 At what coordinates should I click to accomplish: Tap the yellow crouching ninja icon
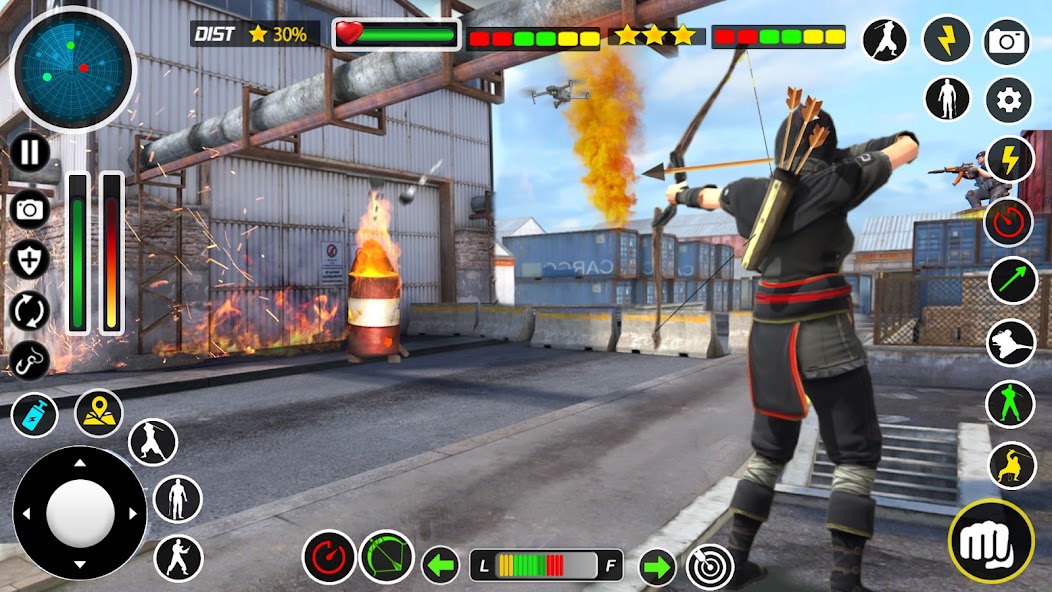tap(1012, 465)
